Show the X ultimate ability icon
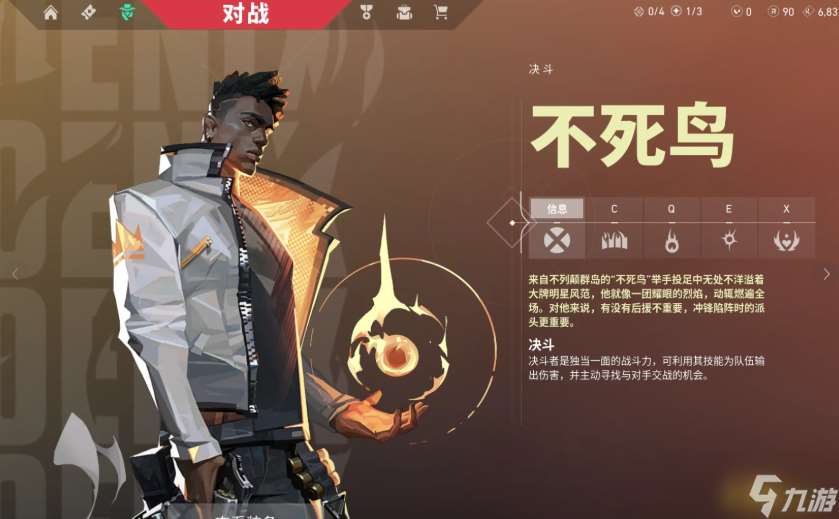Screen dimensions: 839x519 pyautogui.click(x=786, y=239)
